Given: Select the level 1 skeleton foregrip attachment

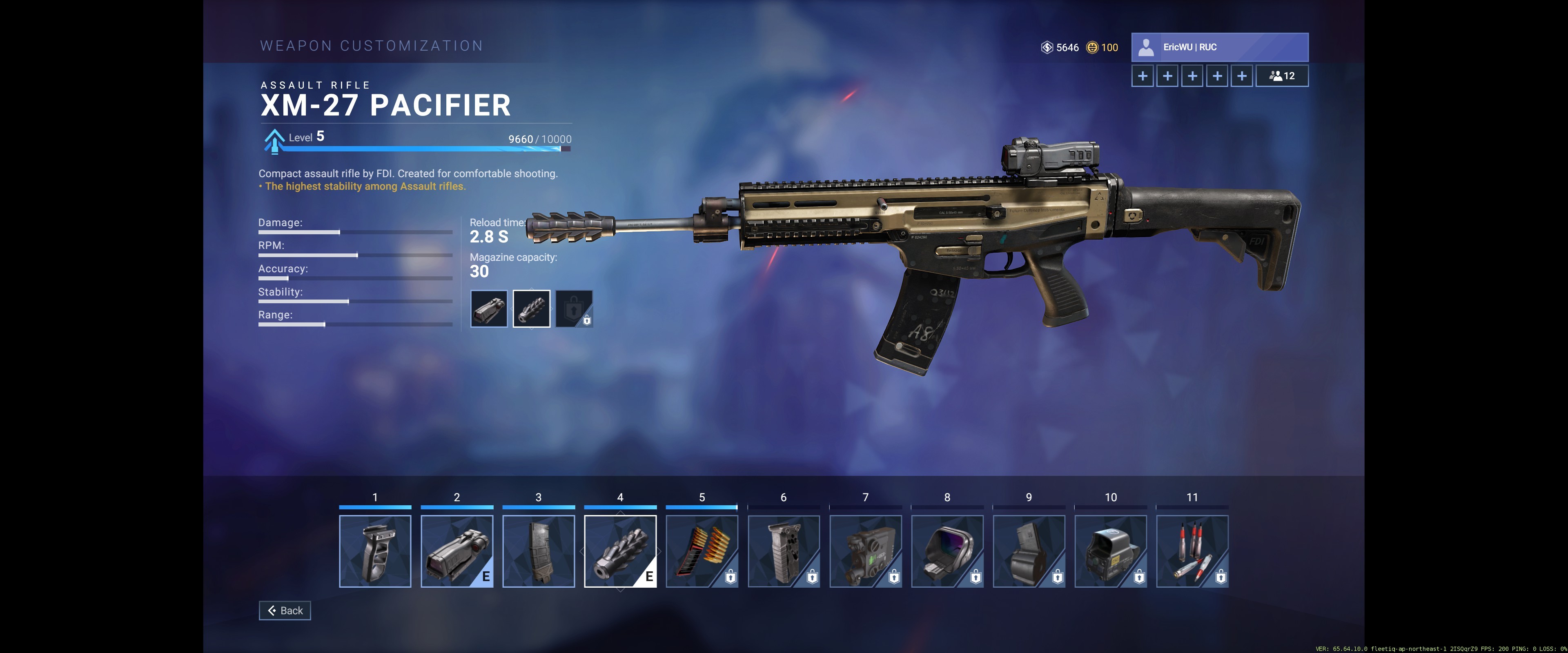Looking at the screenshot, I should pyautogui.click(x=375, y=551).
